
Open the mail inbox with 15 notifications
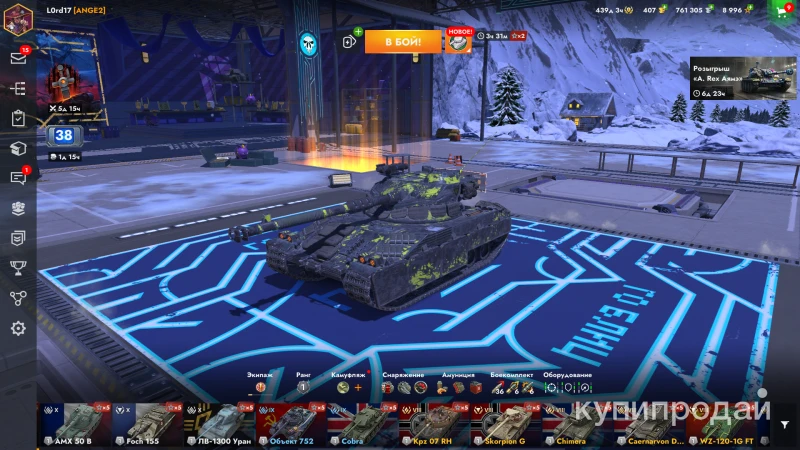18,57
